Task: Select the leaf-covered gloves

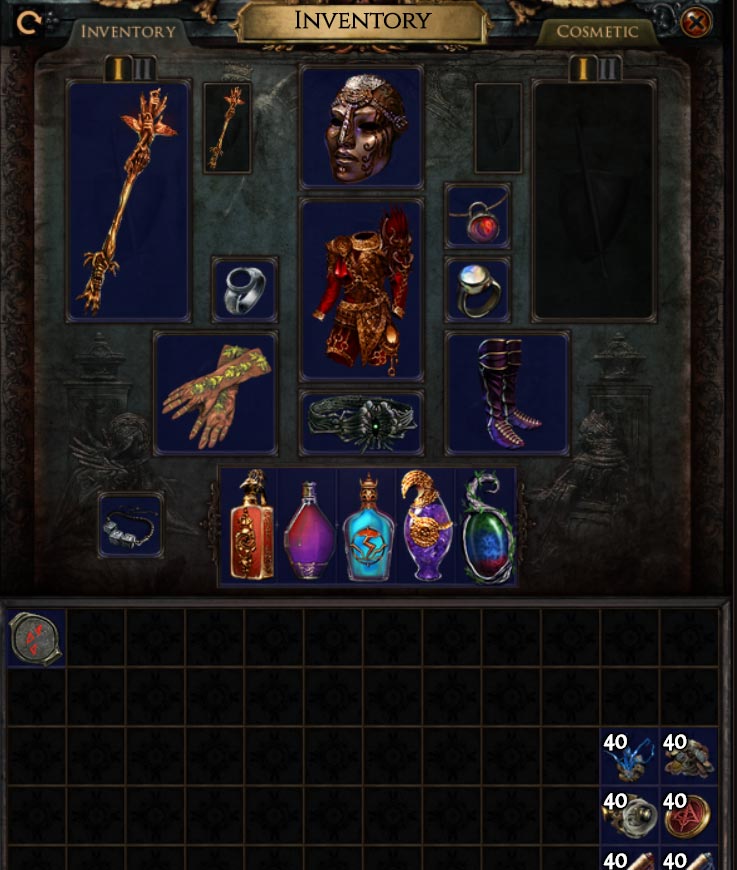Action: [215, 393]
